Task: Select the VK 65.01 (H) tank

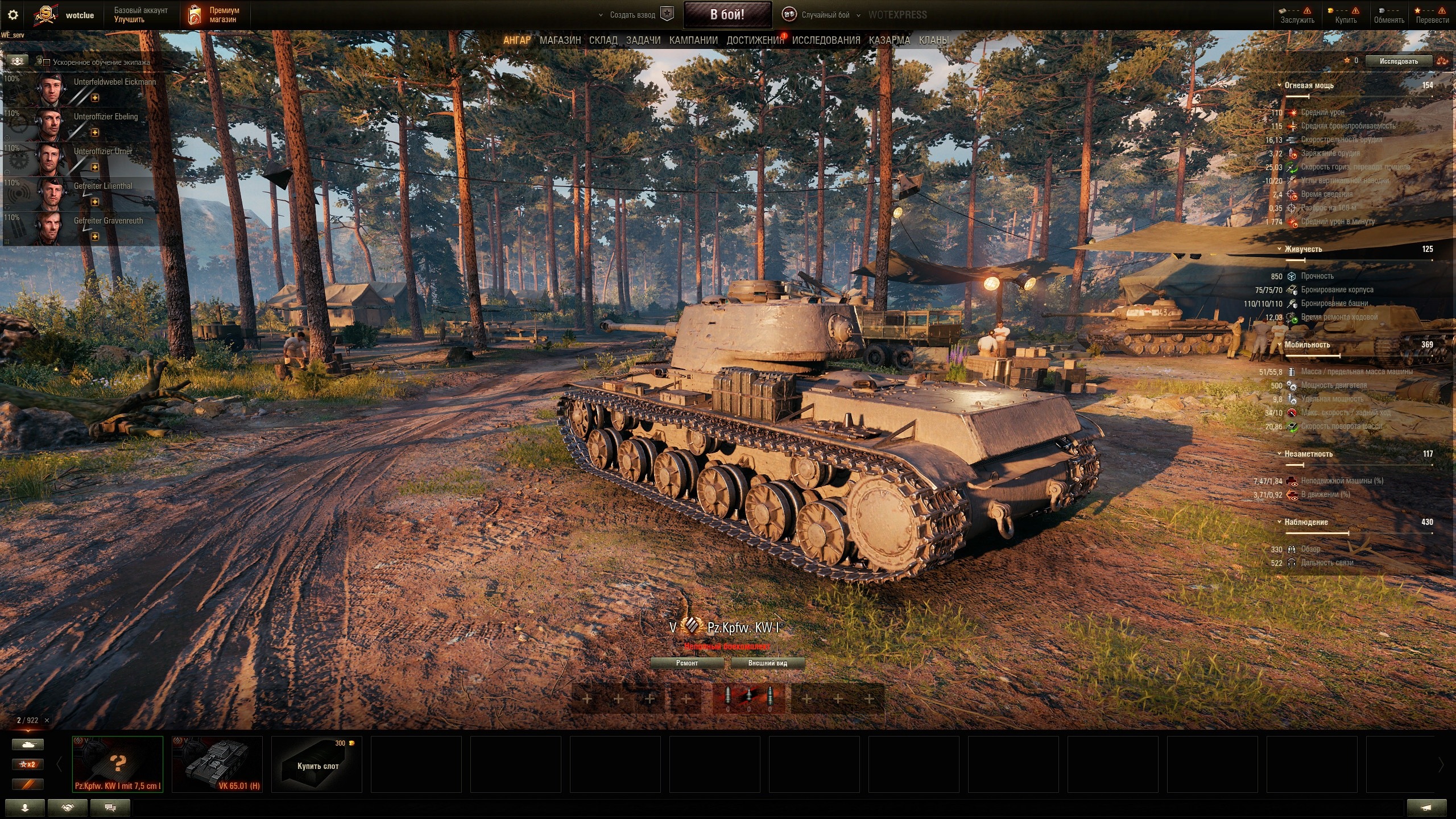Action: pos(217,764)
